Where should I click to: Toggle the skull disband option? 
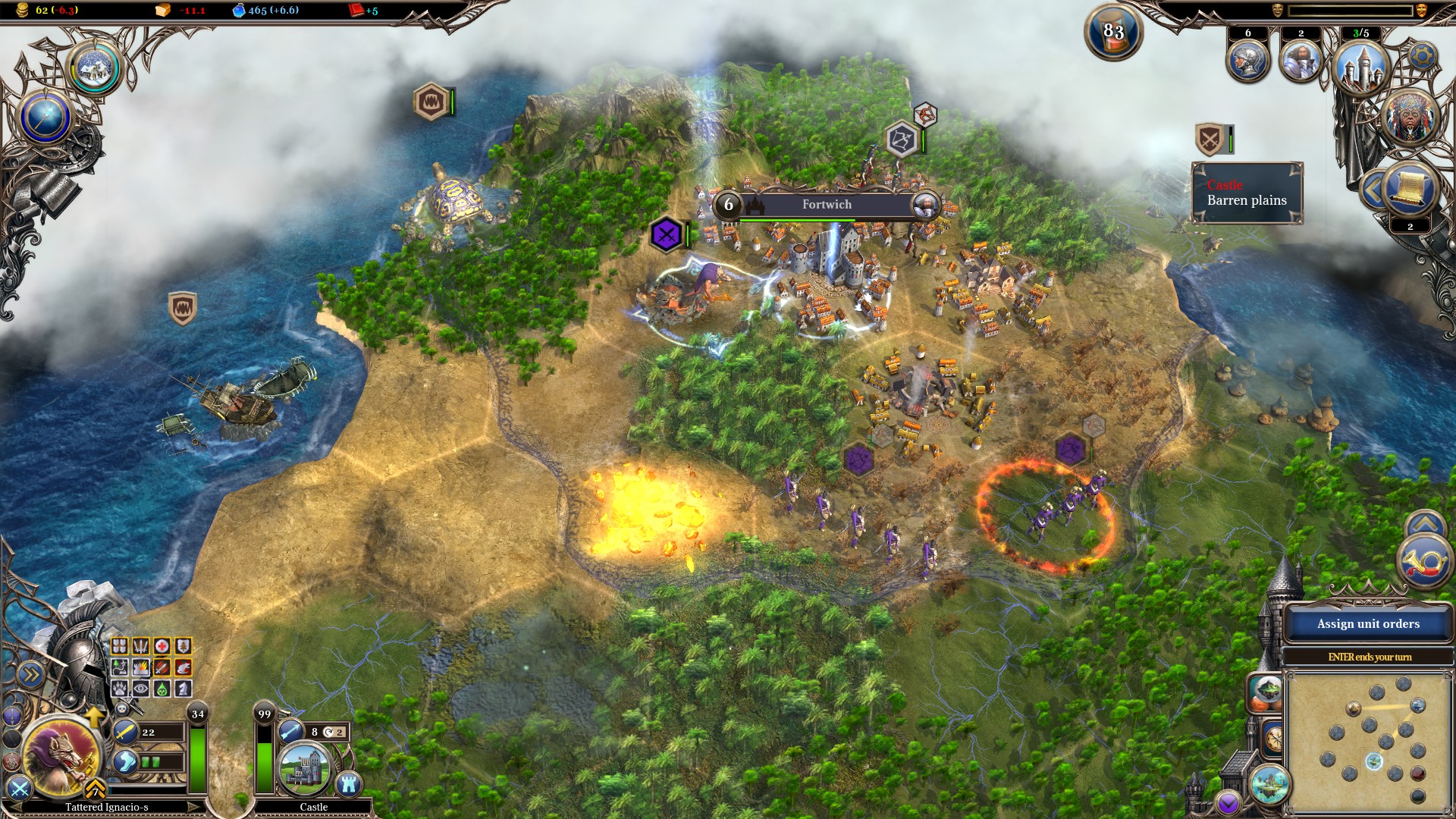(121, 708)
